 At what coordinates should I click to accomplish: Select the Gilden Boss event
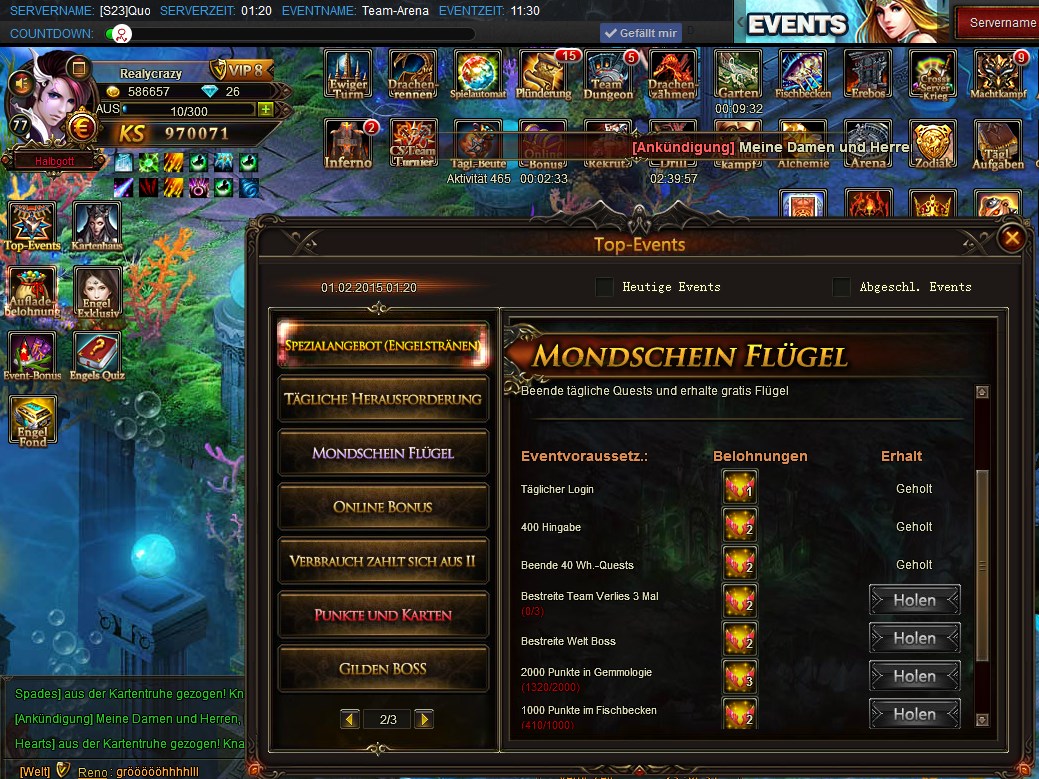tap(383, 669)
